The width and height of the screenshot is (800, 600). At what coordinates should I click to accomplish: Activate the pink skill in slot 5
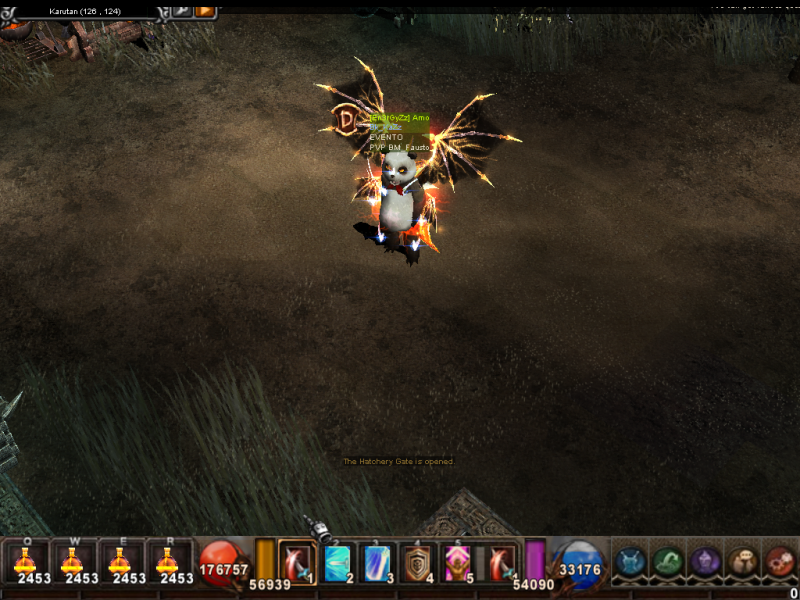coord(457,562)
